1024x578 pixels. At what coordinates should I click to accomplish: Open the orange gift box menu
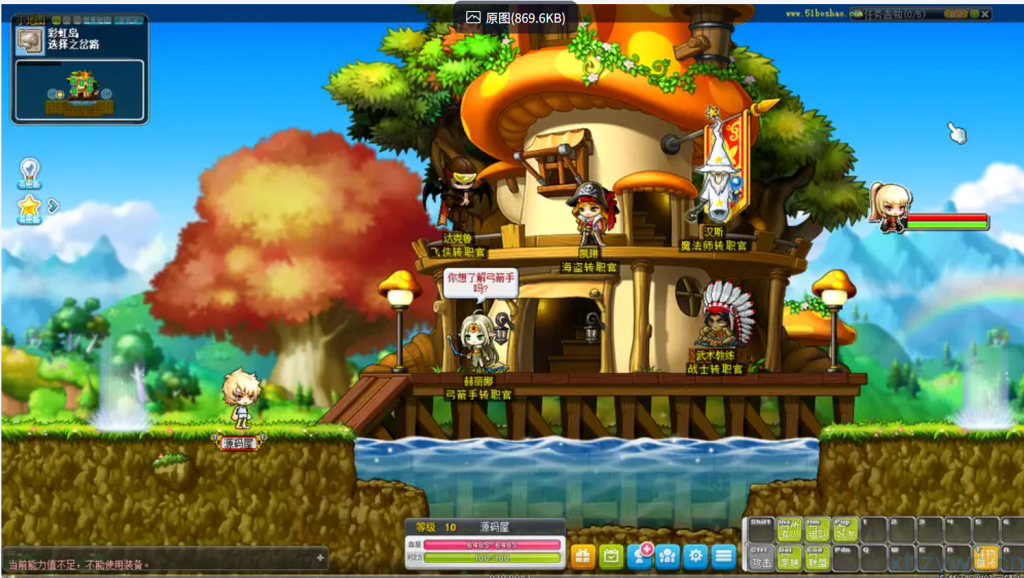tap(582, 556)
